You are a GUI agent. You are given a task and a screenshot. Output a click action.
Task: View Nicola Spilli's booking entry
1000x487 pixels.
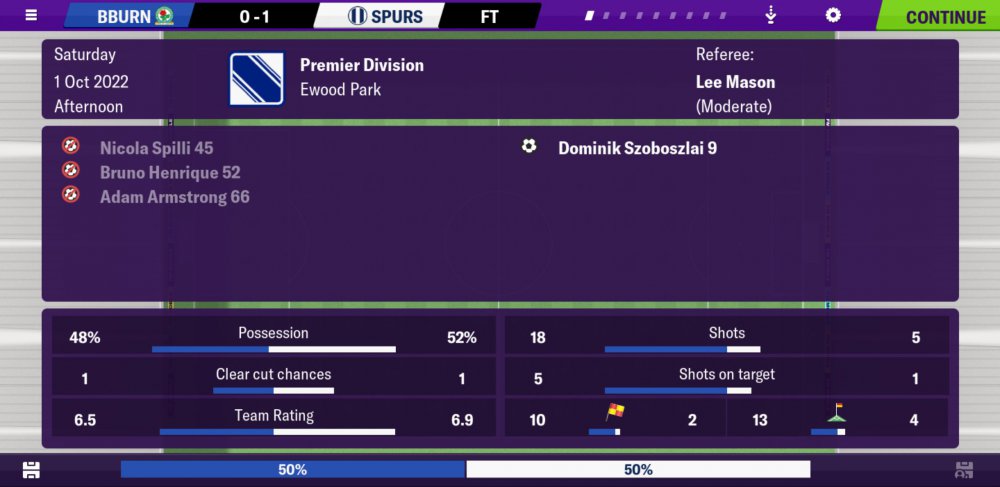[156, 148]
